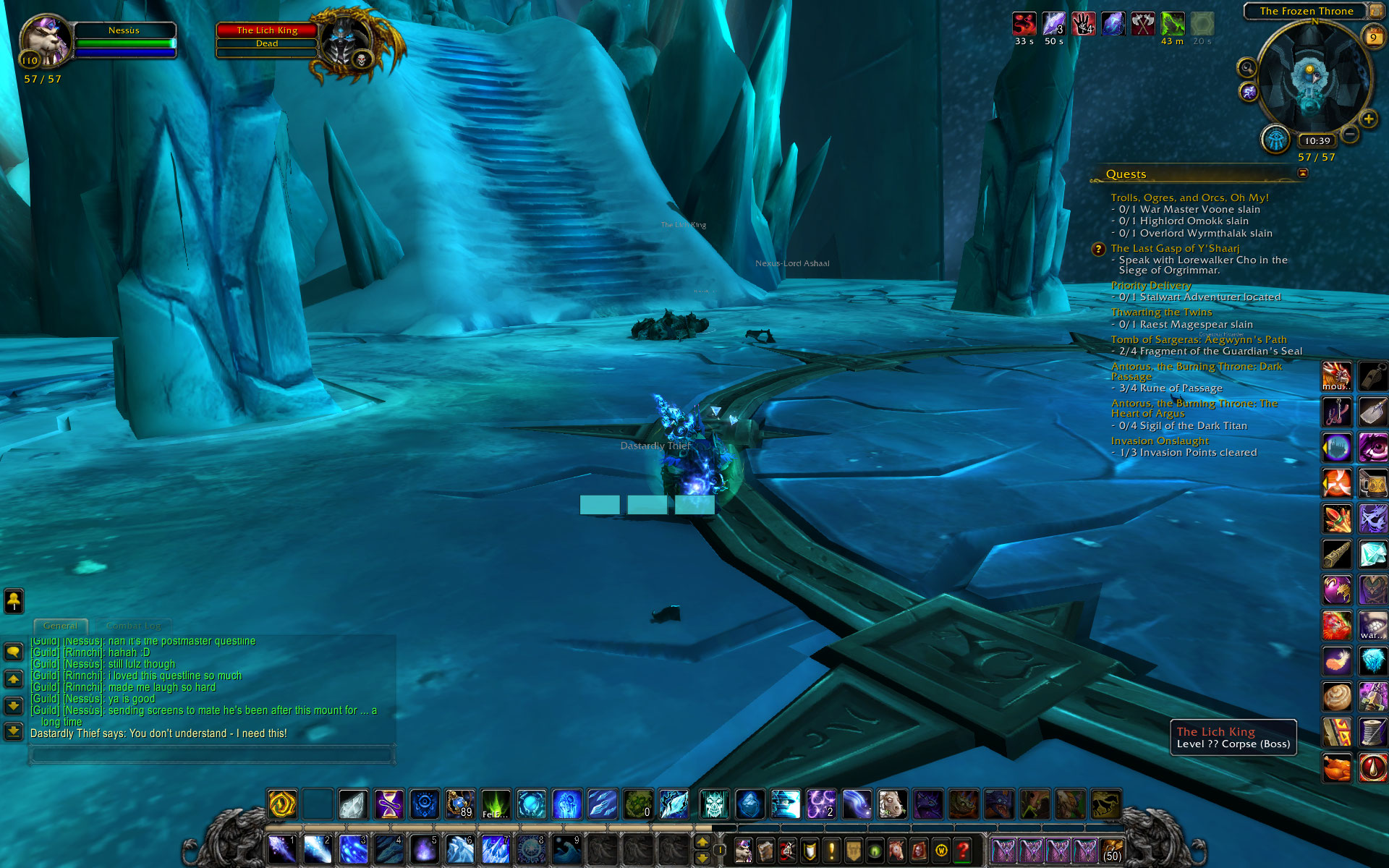This screenshot has width=1389, height=868.
Task: Open the calendar button showing 9
Action: coord(1372,37)
